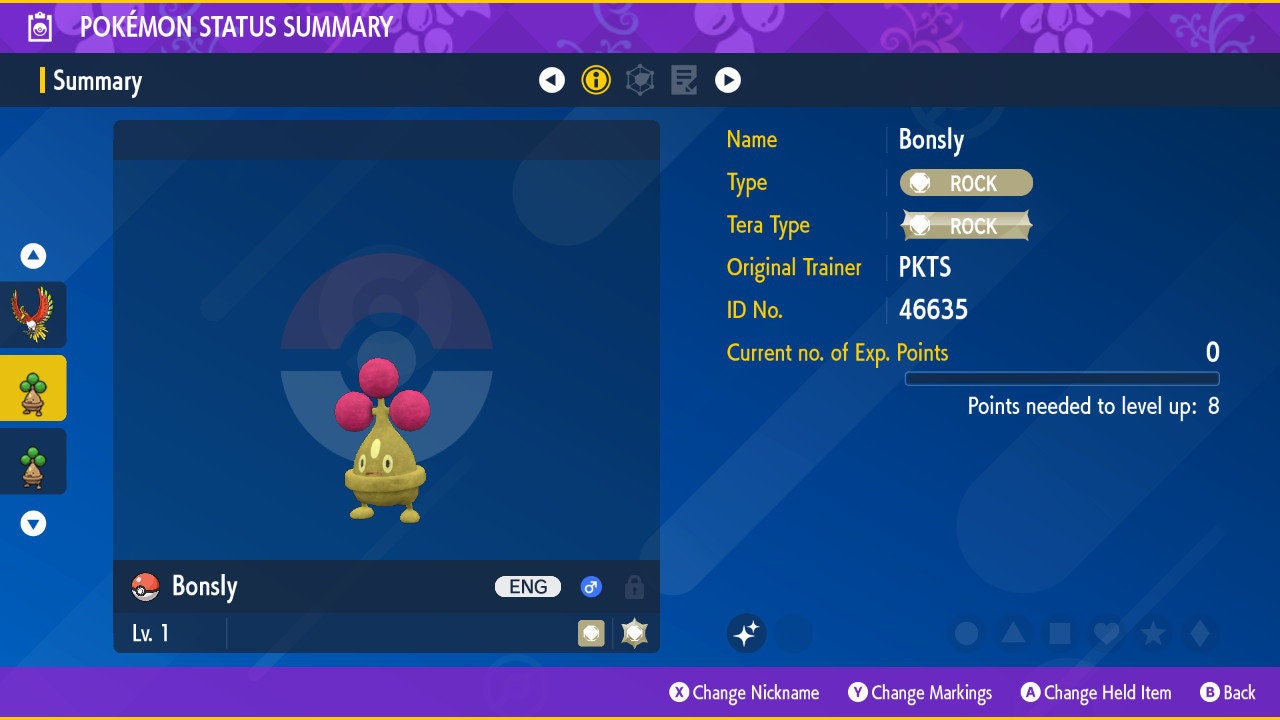Advance to the next summary page arrow
1280x720 pixels.
[x=728, y=80]
